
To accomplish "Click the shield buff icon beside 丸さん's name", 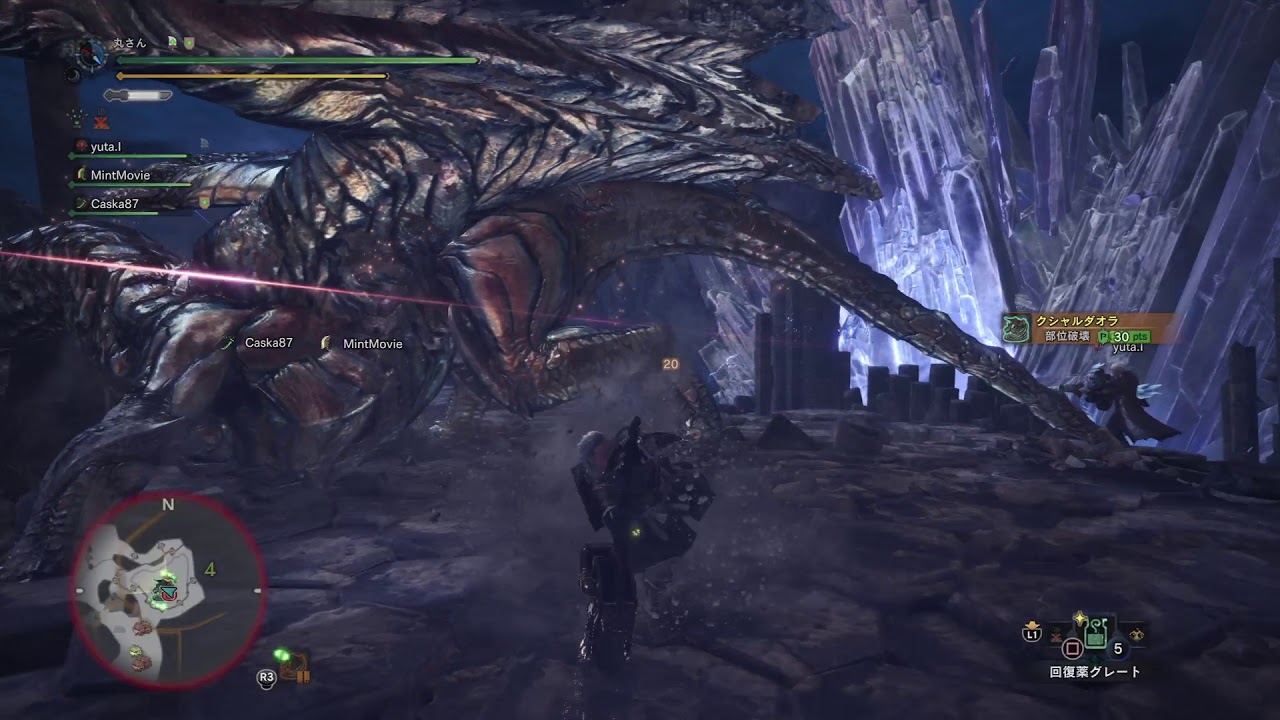I will pyautogui.click(x=189, y=44).
